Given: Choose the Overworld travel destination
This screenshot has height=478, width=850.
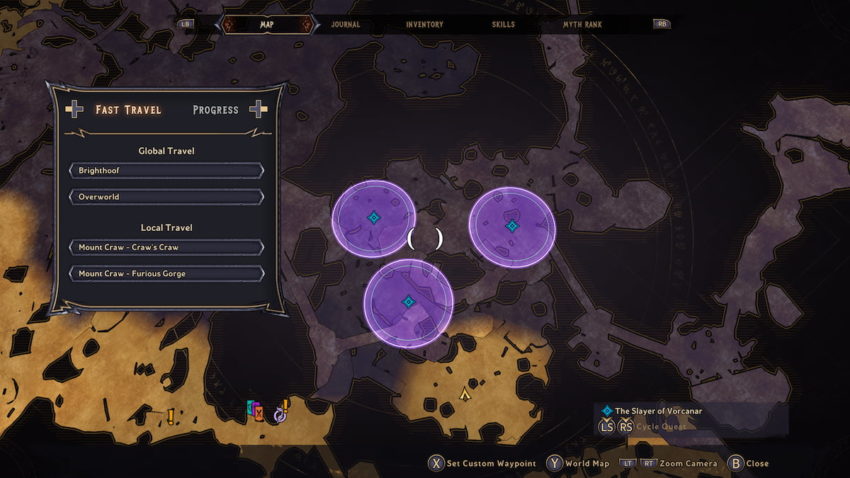Looking at the screenshot, I should coord(167,197).
